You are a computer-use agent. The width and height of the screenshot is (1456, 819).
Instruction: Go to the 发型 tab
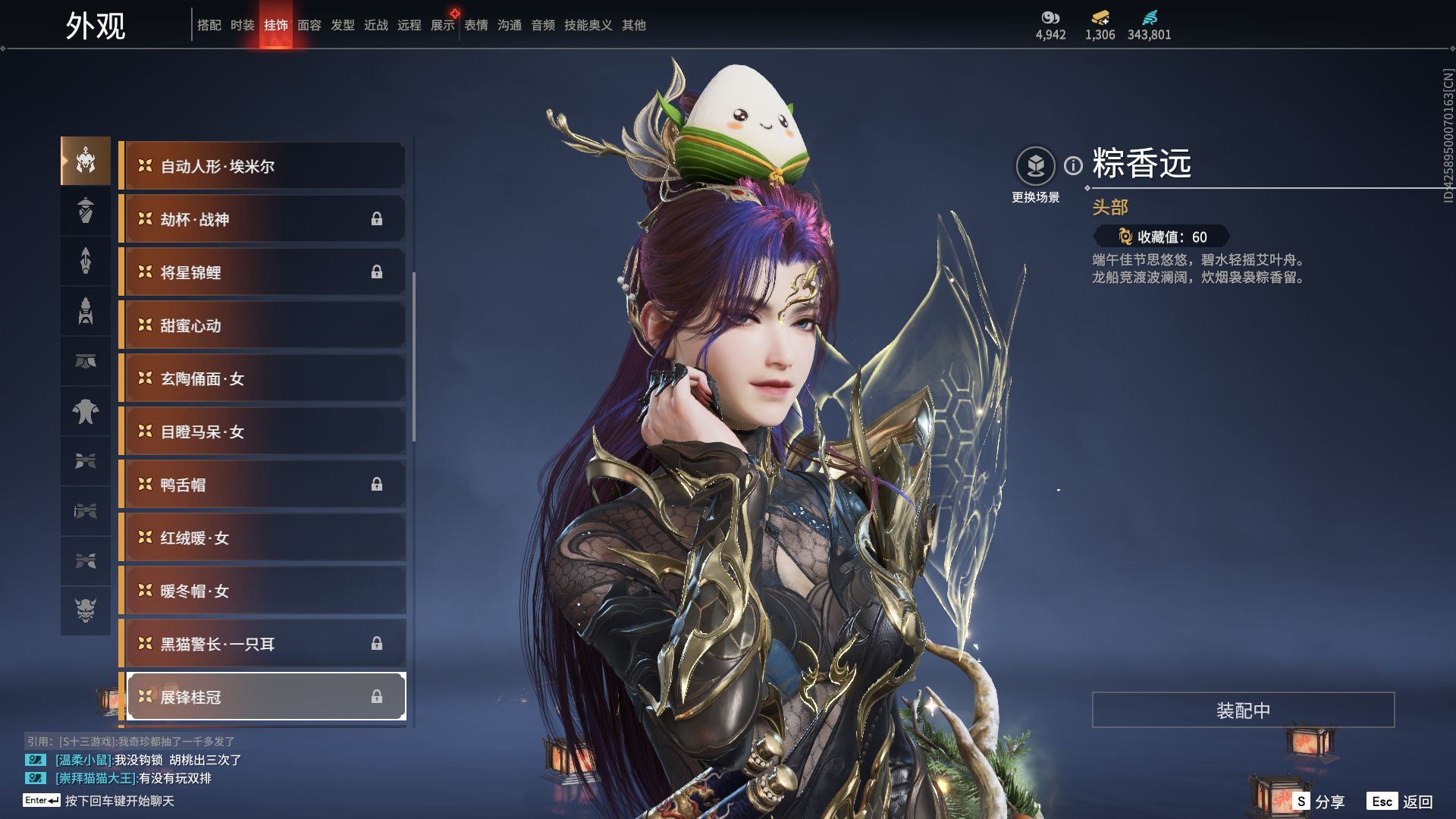[342, 25]
